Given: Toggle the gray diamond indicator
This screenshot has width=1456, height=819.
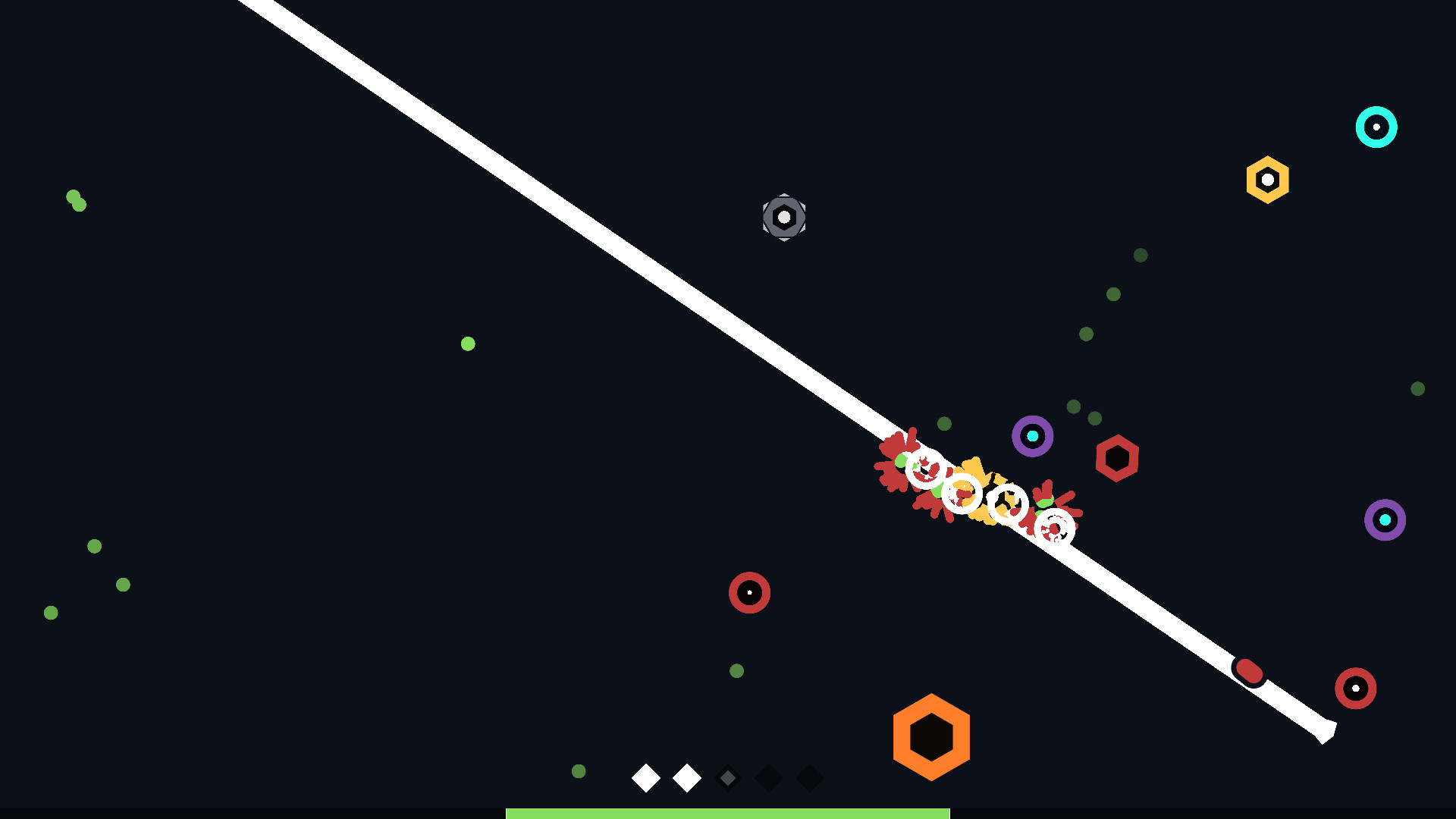Looking at the screenshot, I should click(x=728, y=779).
